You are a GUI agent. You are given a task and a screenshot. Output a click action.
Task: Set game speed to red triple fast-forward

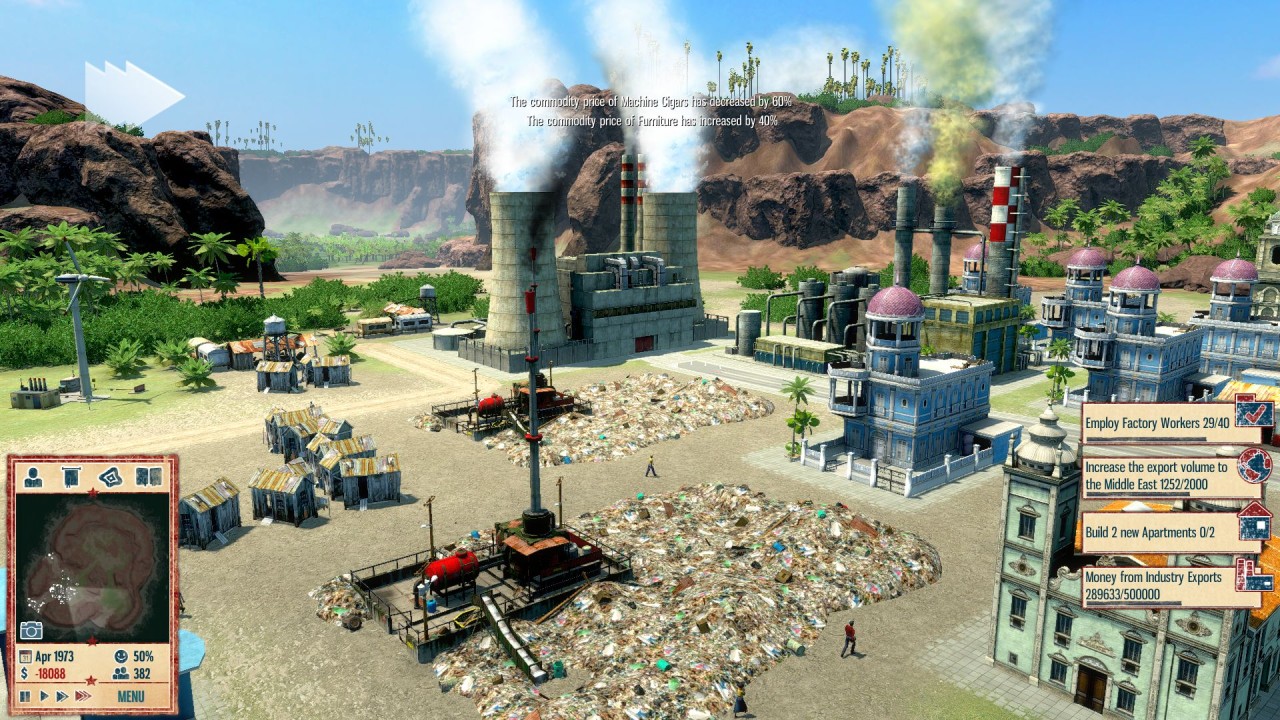coord(84,696)
